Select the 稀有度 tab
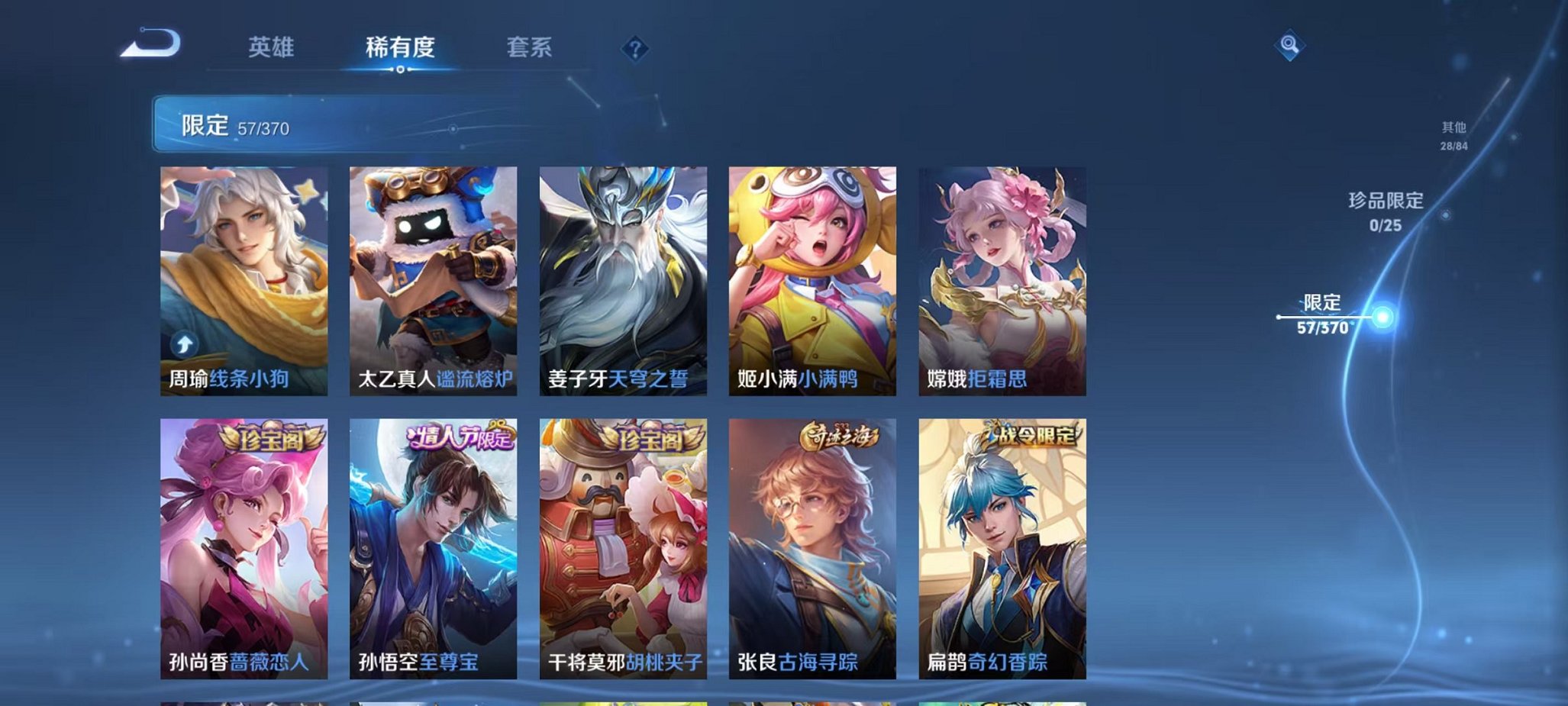1568x706 pixels. (400, 47)
